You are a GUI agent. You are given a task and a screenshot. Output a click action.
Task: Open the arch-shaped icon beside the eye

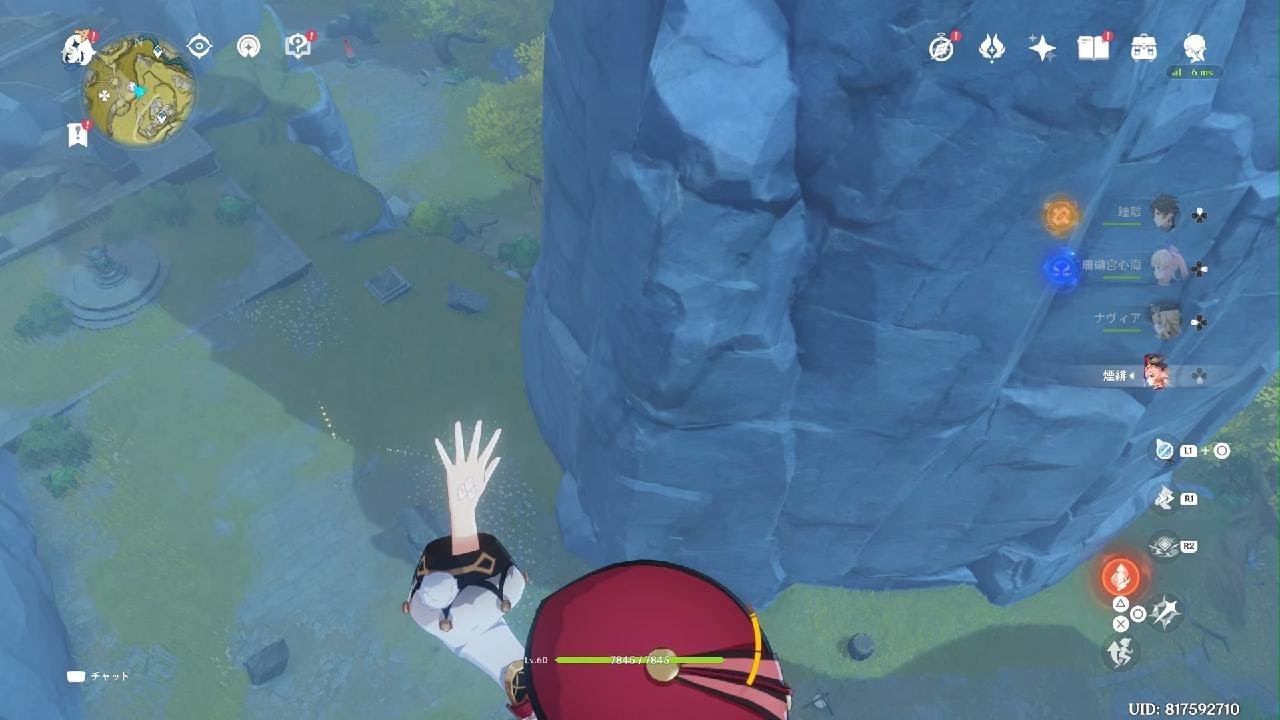(249, 46)
